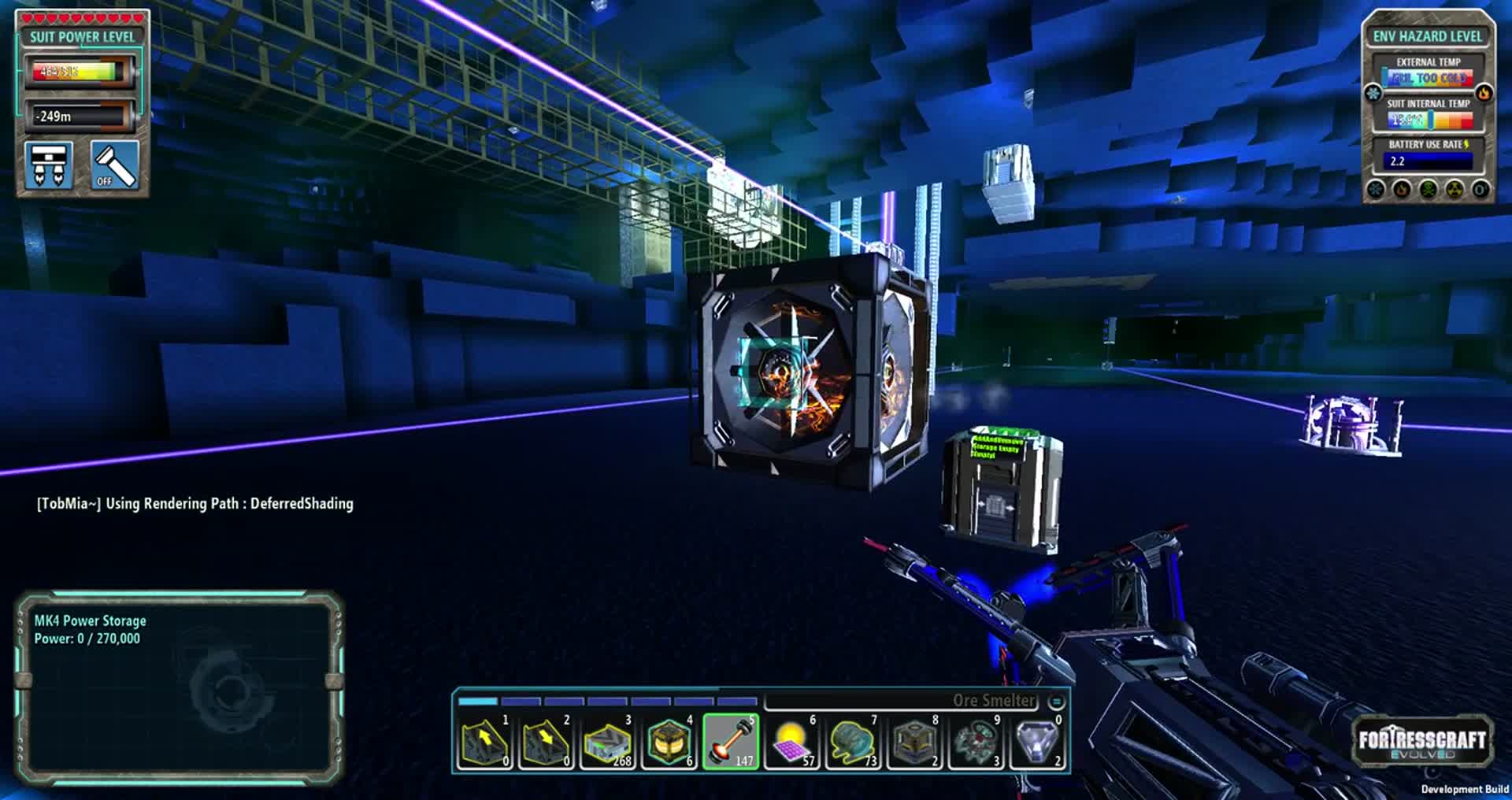Screen dimensions: 1512x800
Task: Click the FortressCraft Evolved logo
Action: 1421,742
